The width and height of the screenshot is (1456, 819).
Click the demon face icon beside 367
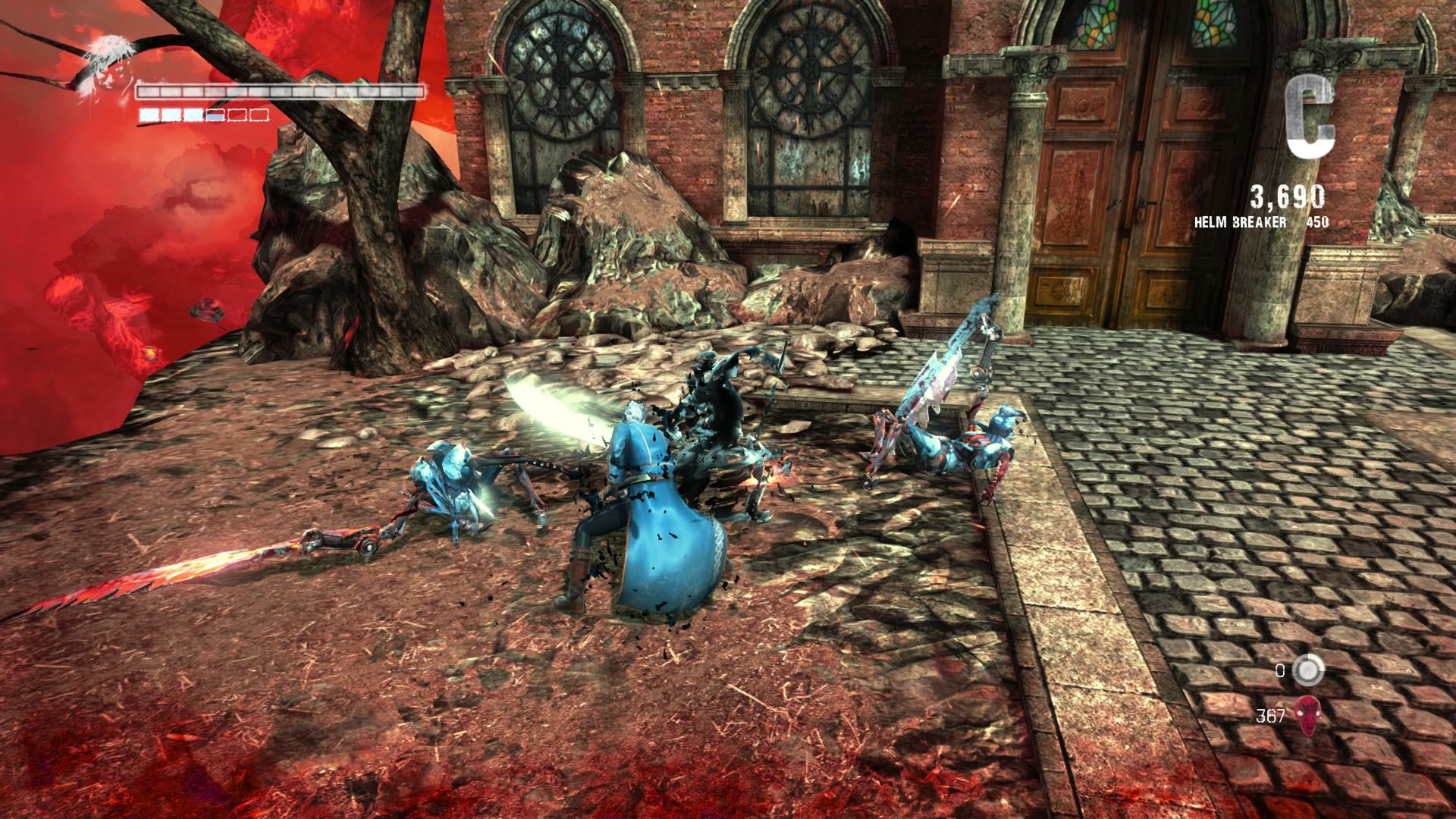point(1307,717)
